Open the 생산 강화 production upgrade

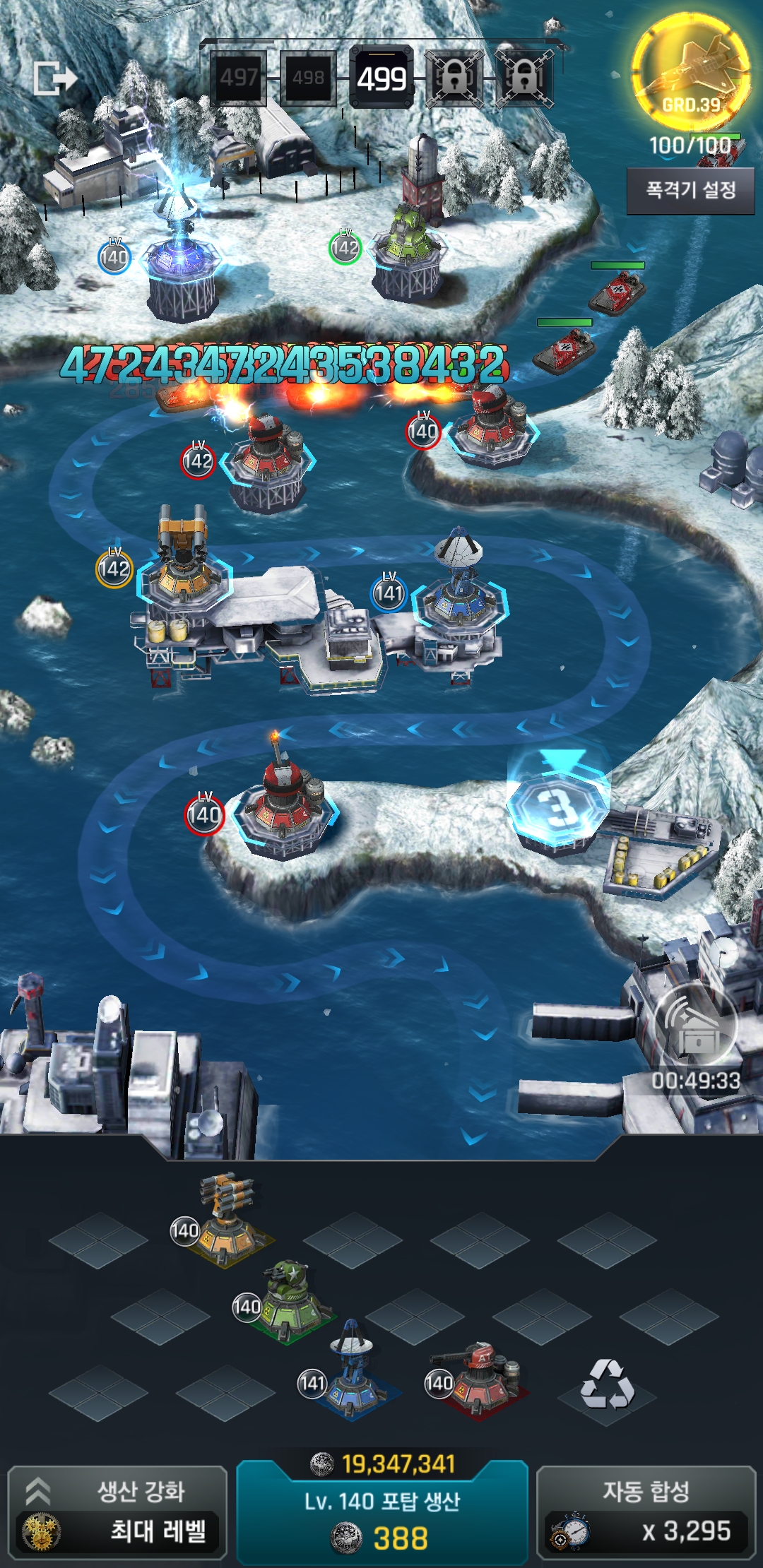coord(117,1512)
